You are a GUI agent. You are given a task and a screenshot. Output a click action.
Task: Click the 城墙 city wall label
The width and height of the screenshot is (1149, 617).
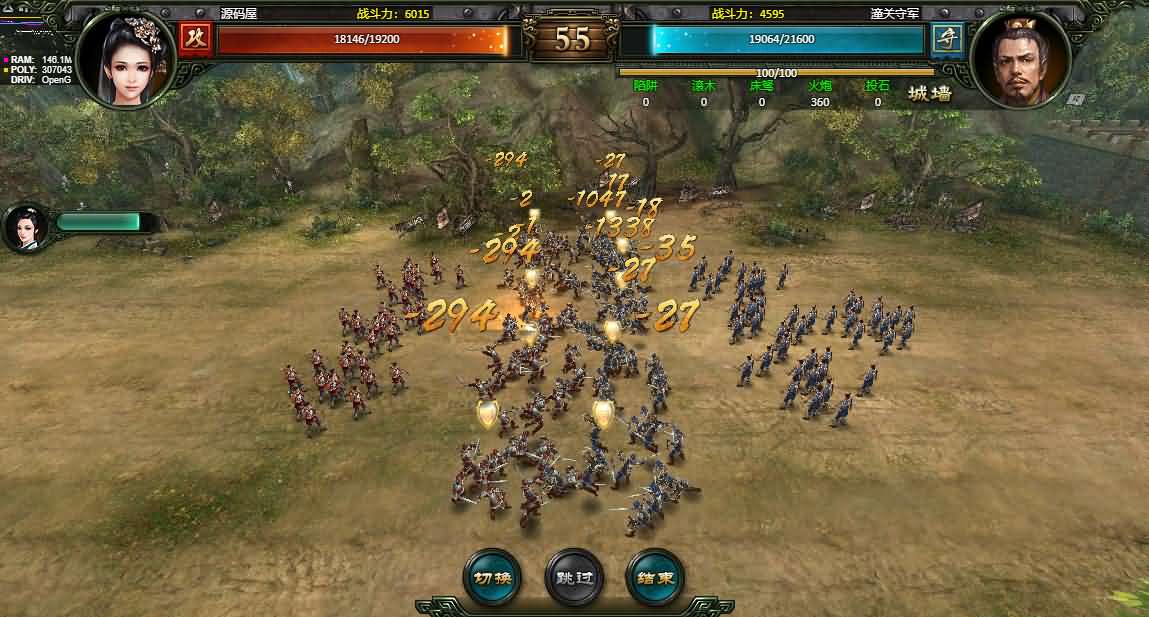929,94
